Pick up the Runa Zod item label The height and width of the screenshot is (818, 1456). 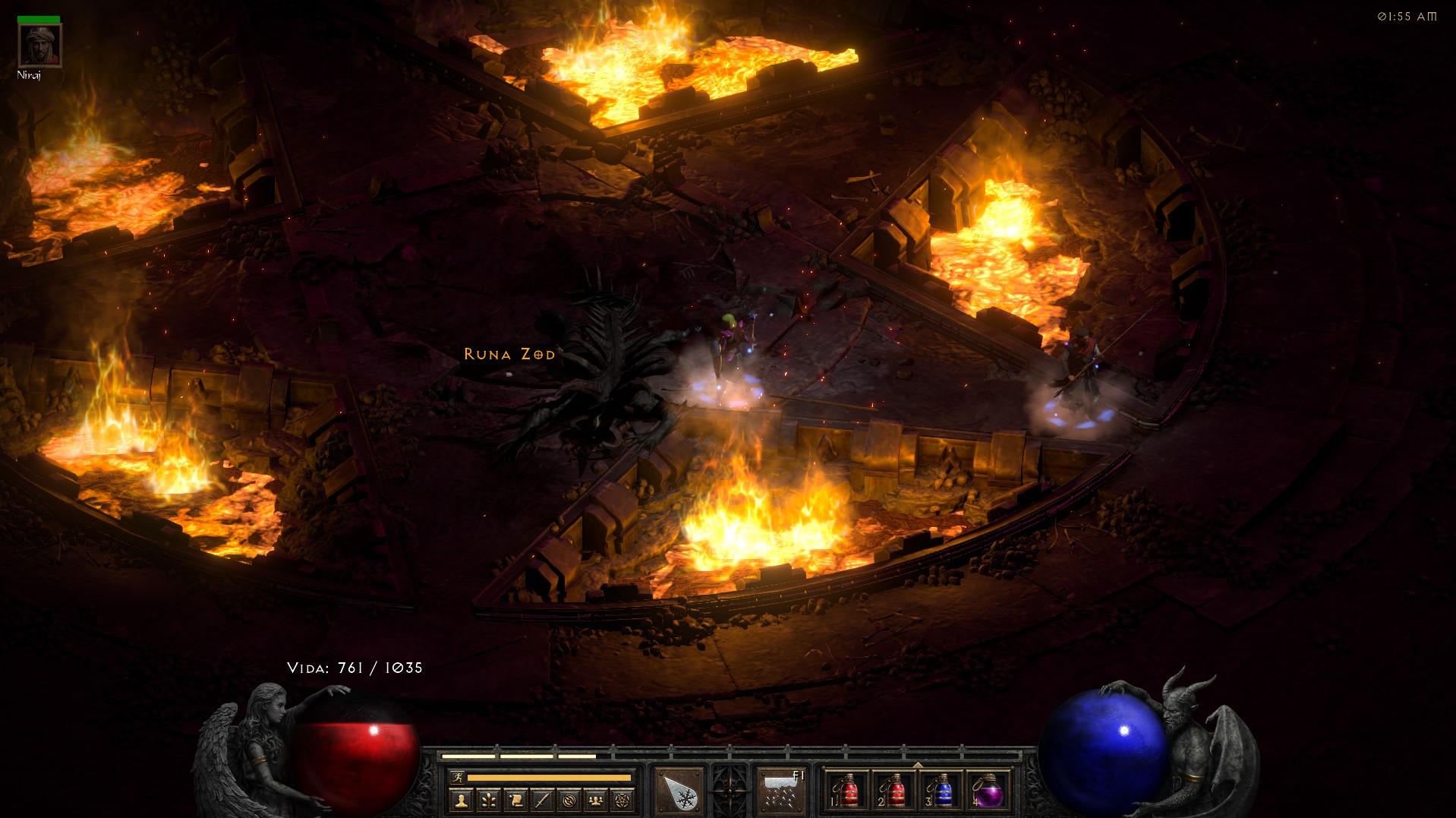(509, 354)
